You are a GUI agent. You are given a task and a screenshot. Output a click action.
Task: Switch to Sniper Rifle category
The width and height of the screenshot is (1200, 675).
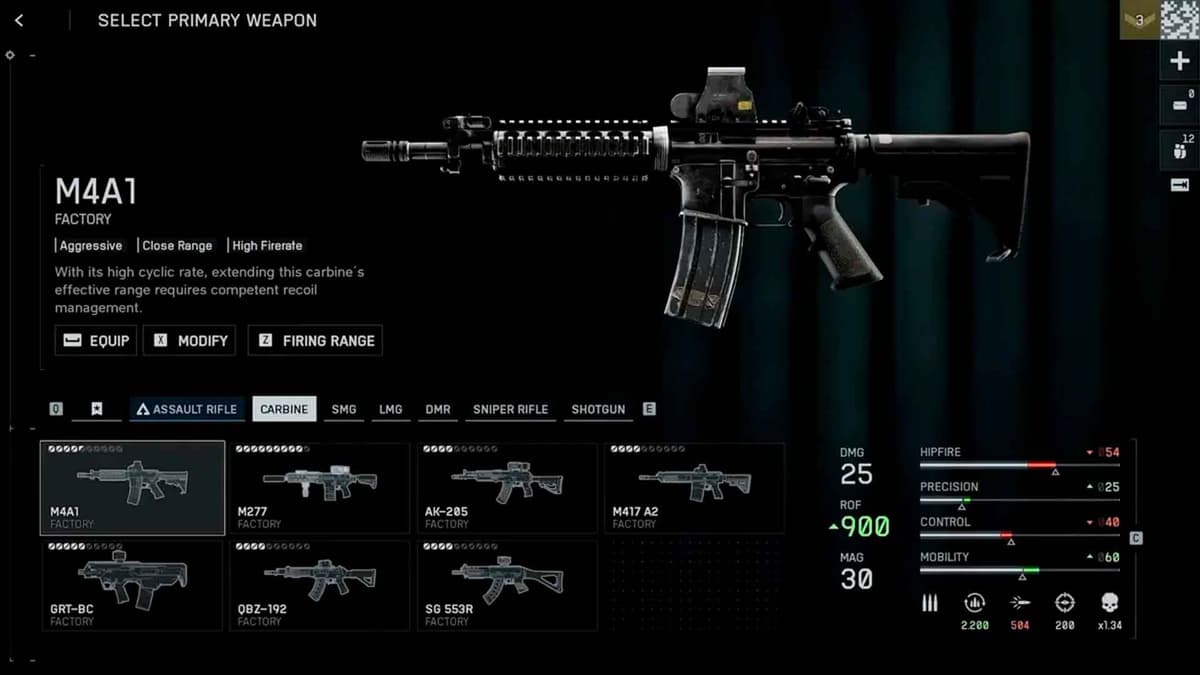coord(510,409)
